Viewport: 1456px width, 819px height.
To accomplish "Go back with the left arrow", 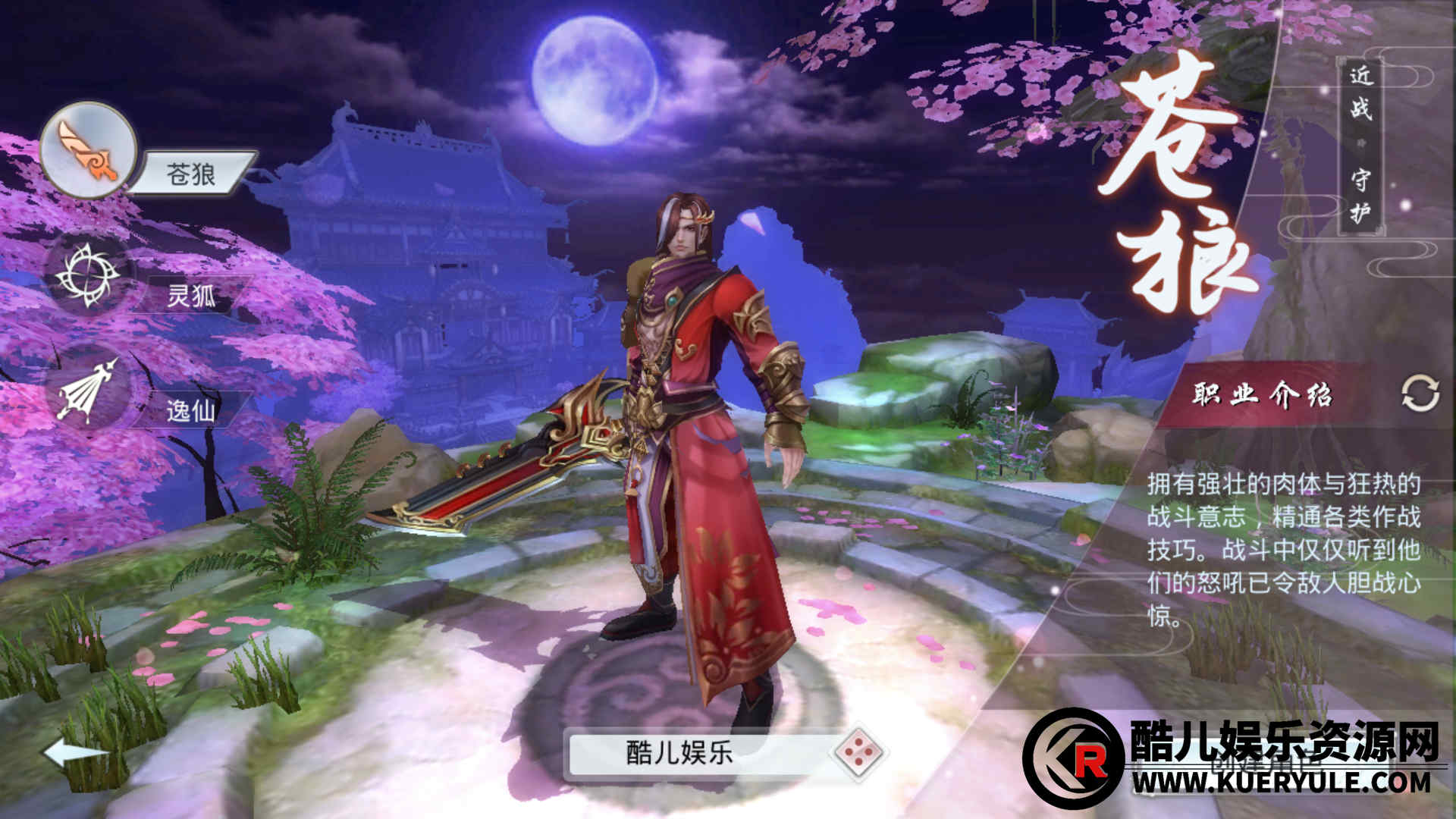I will (74, 753).
